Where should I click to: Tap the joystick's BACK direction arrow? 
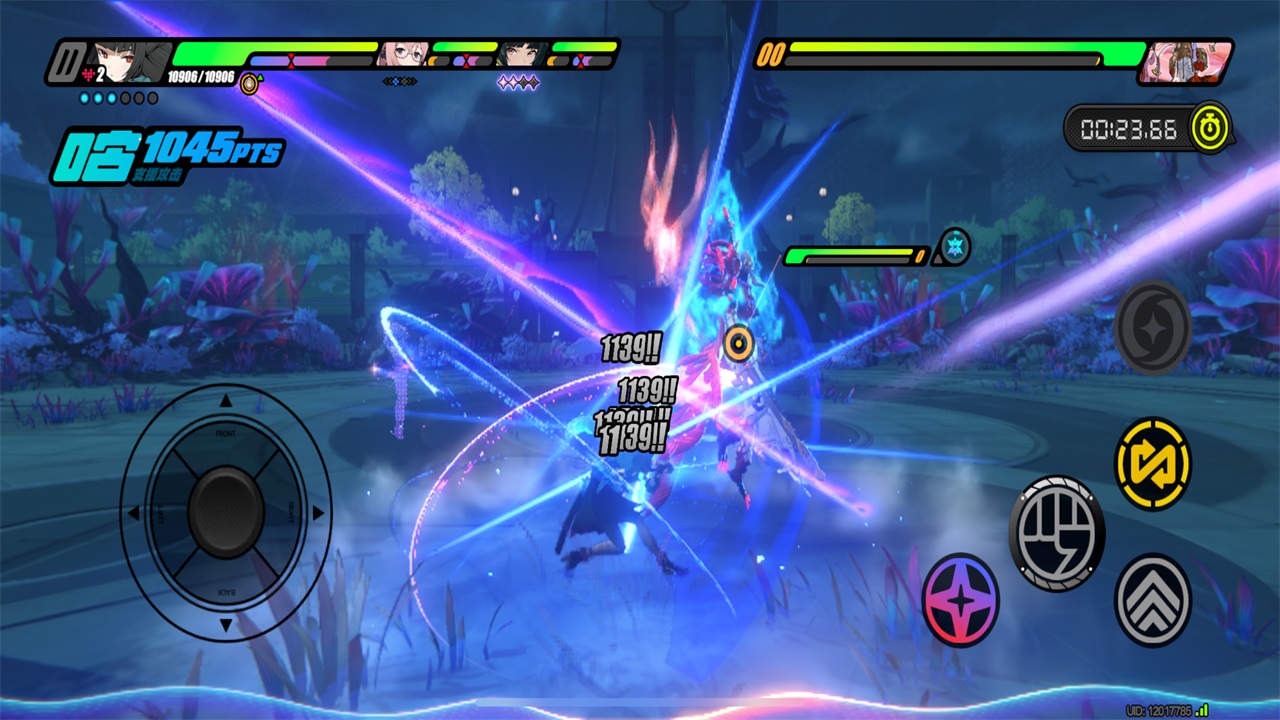point(226,625)
